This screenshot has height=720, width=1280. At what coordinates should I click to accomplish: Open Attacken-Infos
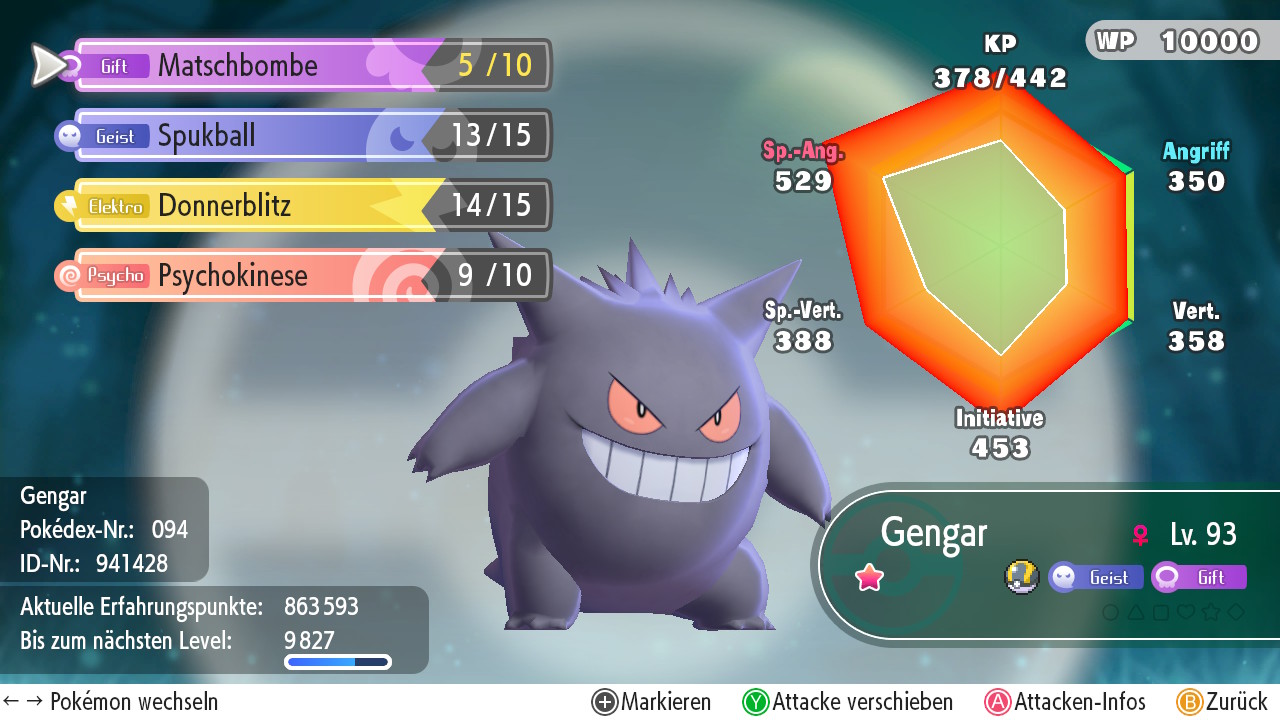click(x=1066, y=702)
